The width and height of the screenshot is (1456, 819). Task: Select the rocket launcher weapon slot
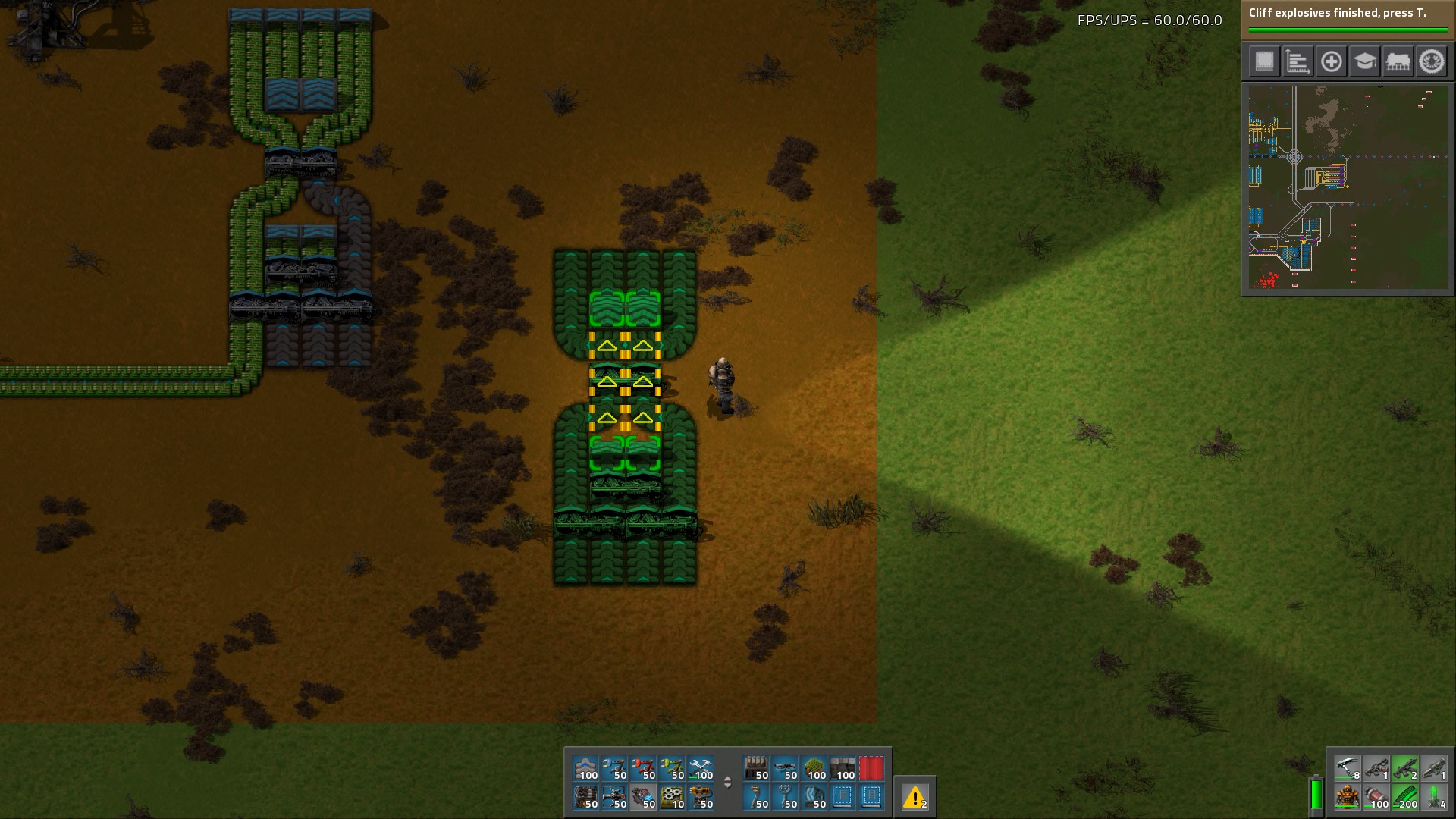pyautogui.click(x=1433, y=768)
